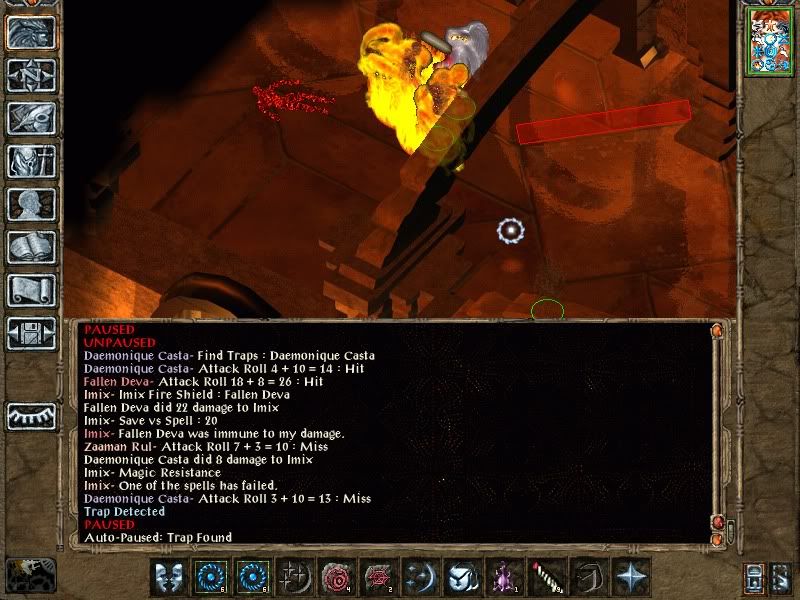The height and width of the screenshot is (600, 800).
Task: Open the inventory screen
Action: (31, 161)
